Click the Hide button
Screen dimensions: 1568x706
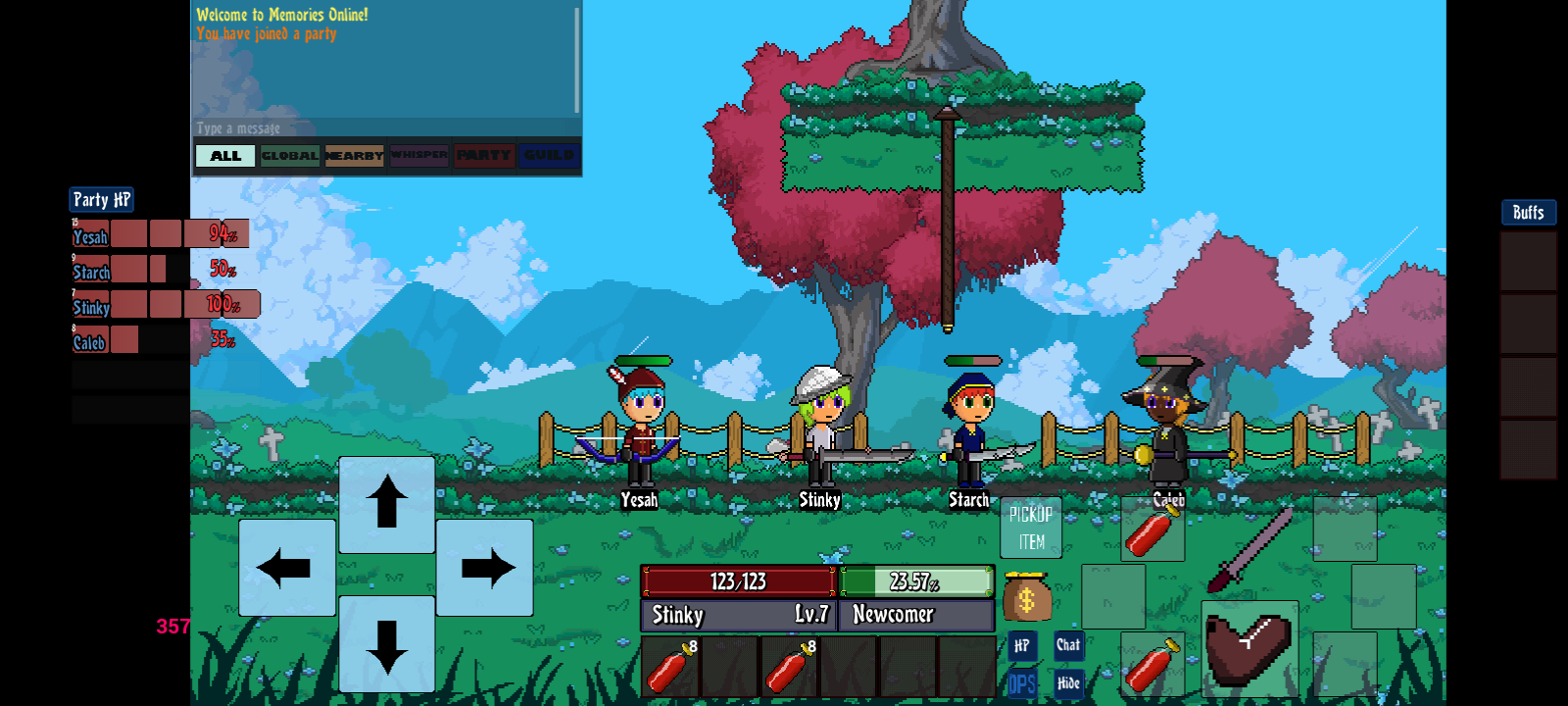pyautogui.click(x=1068, y=683)
